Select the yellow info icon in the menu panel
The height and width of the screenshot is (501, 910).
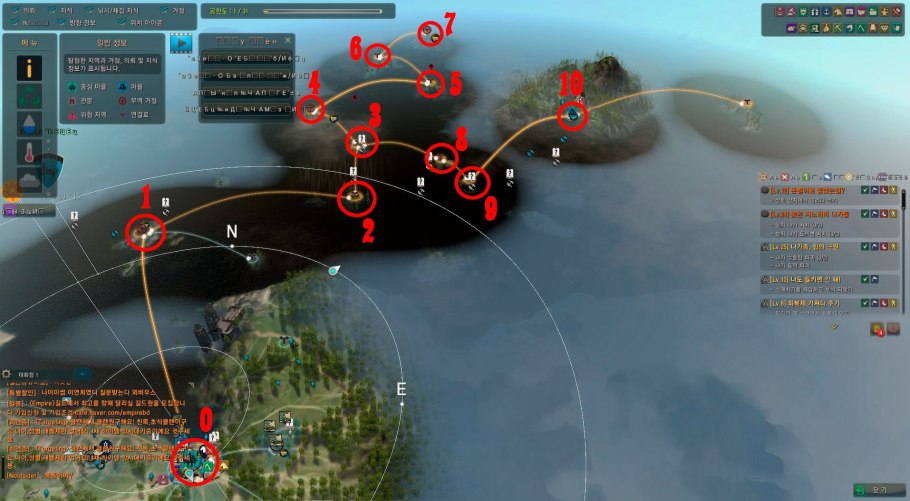(30, 70)
